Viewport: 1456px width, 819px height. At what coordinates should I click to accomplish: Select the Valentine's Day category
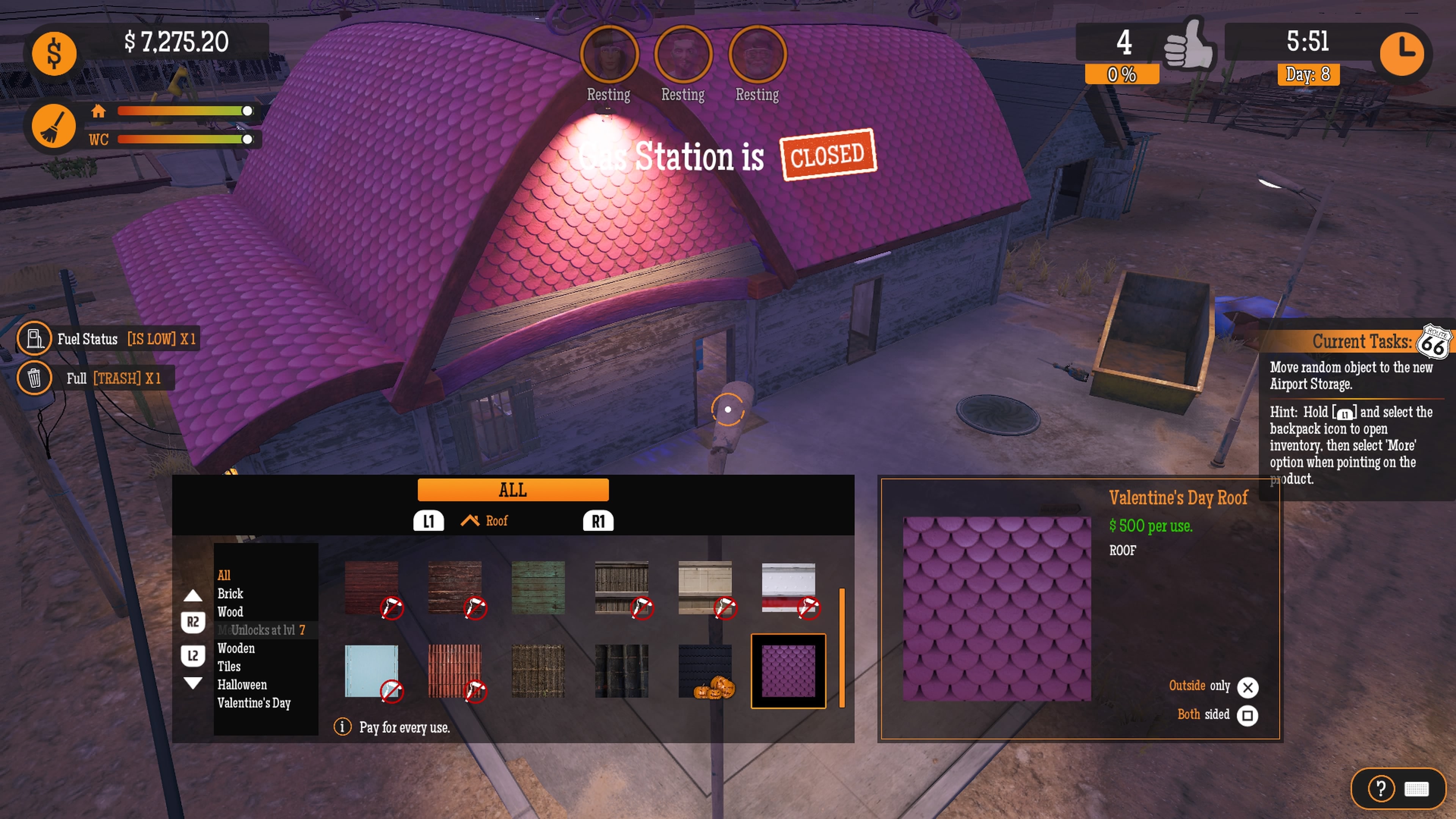(x=254, y=703)
